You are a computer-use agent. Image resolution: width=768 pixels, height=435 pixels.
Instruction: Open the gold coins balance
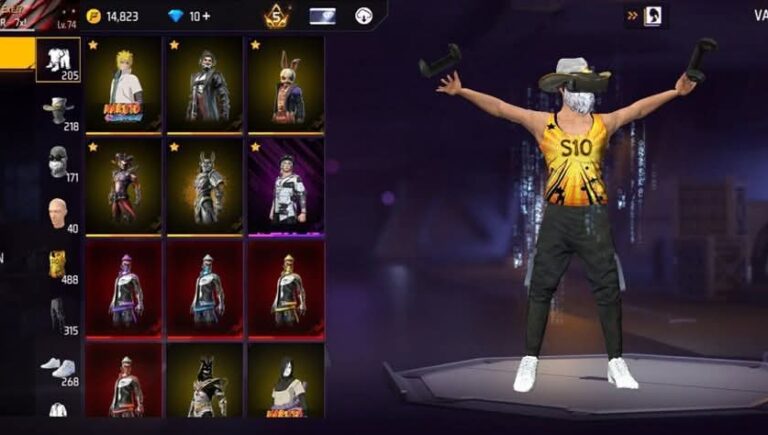tap(112, 16)
